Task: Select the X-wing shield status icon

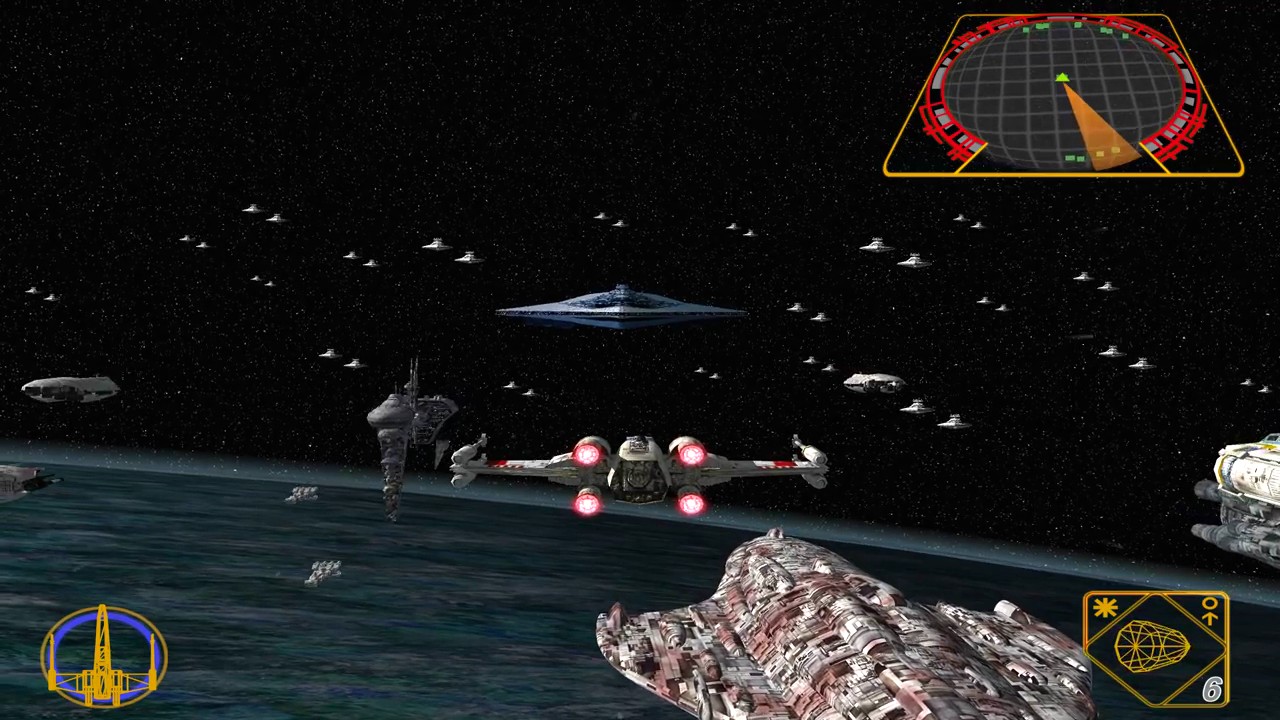Action: [x=103, y=656]
